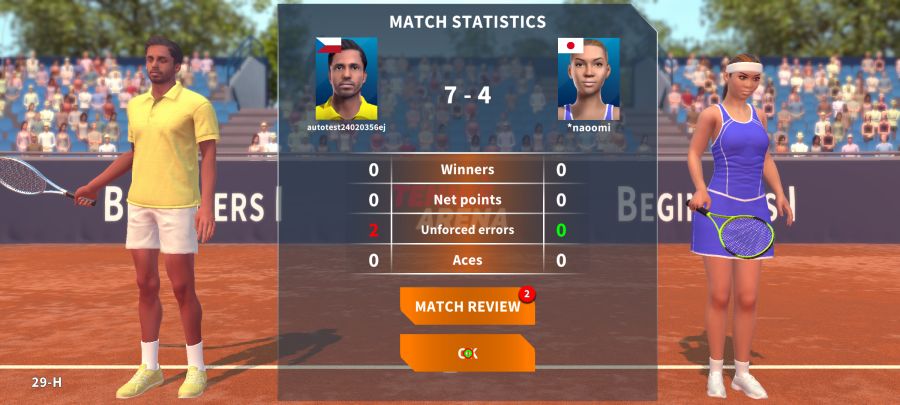
Task: Confirm with the orange OK button
Action: click(x=467, y=353)
